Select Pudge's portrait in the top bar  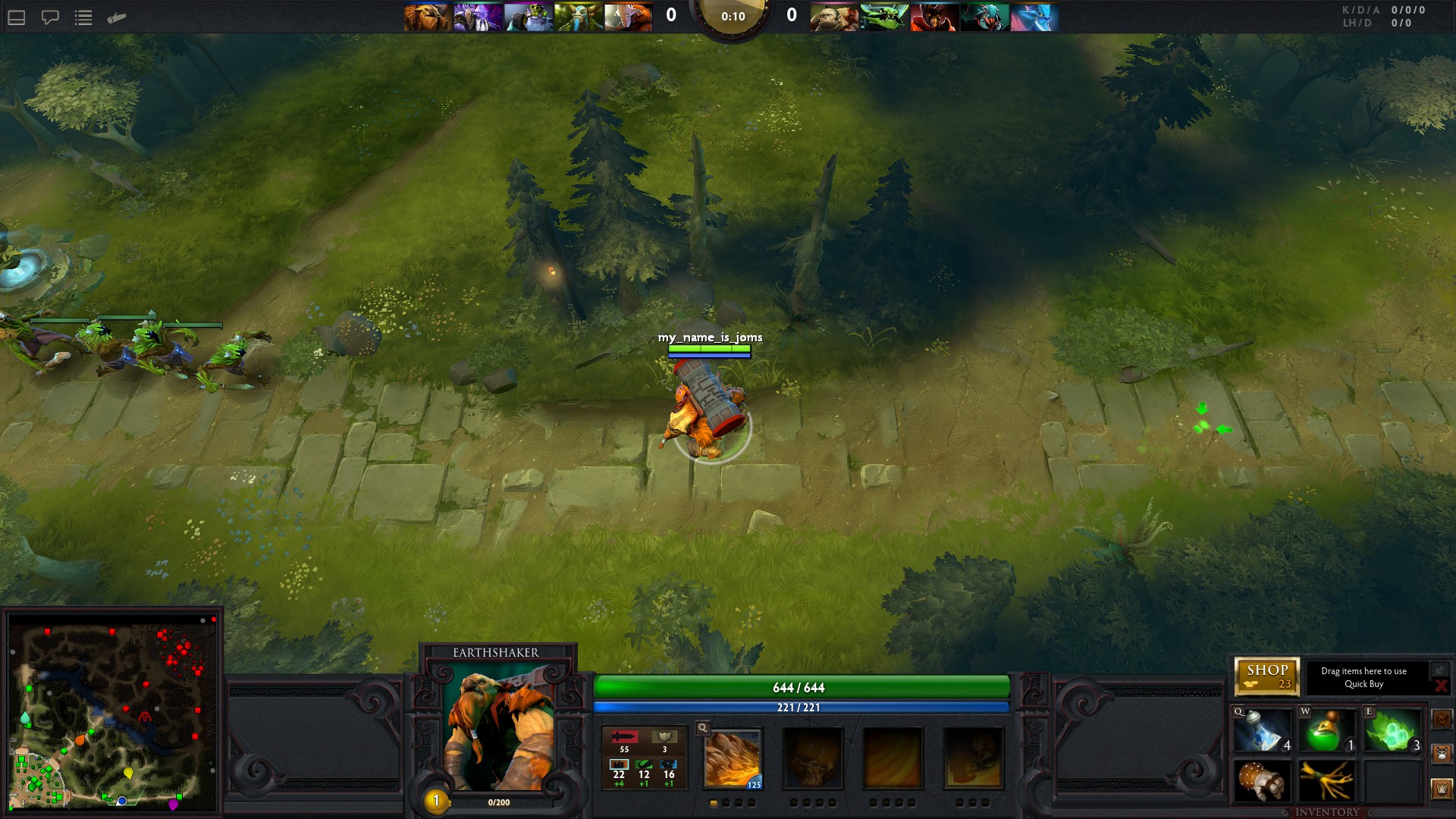coord(833,17)
